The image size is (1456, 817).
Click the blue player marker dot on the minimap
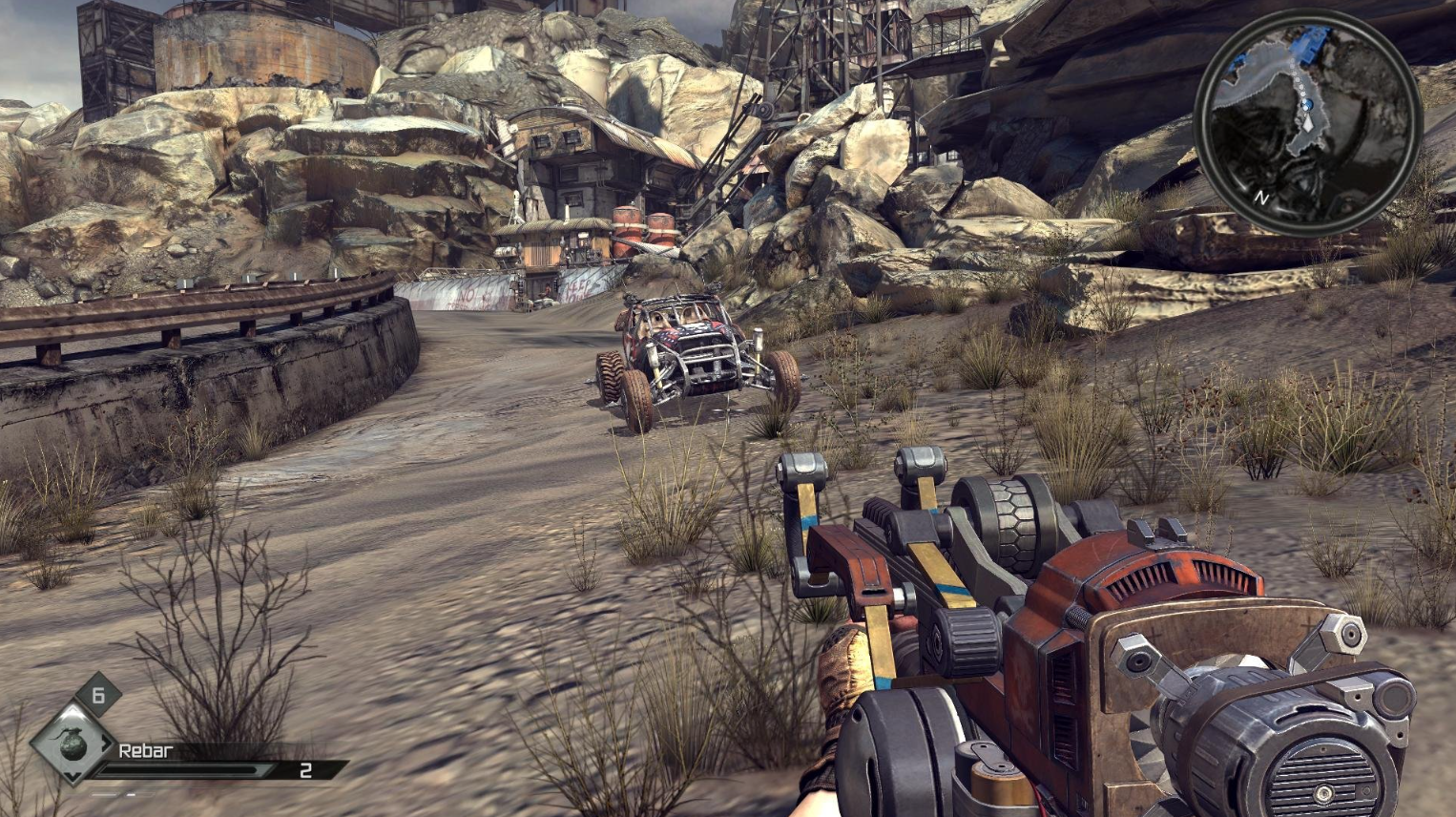(x=1307, y=105)
